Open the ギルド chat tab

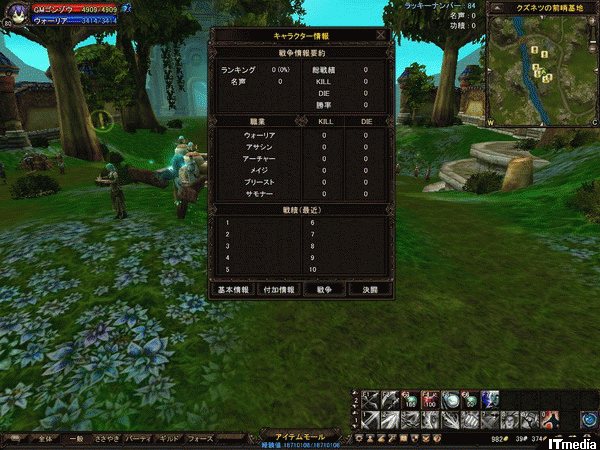[x=170, y=439]
